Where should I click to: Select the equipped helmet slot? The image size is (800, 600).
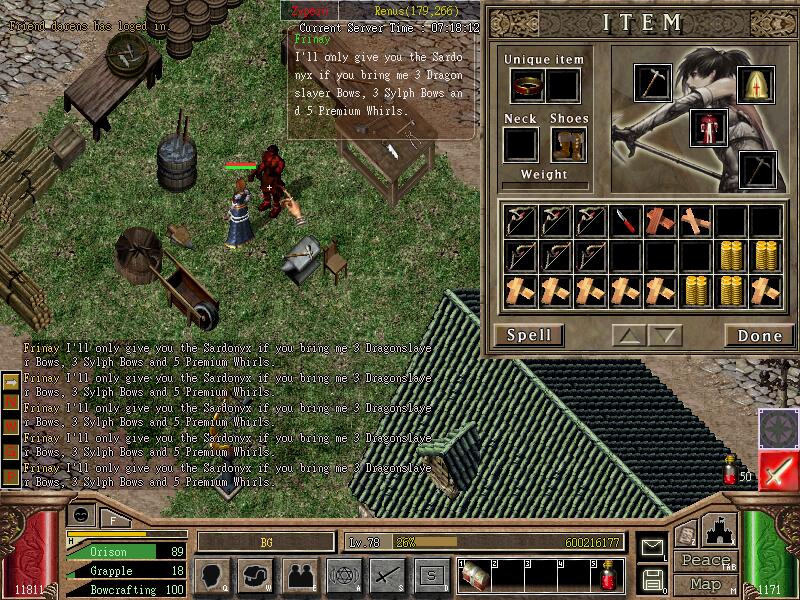point(756,87)
